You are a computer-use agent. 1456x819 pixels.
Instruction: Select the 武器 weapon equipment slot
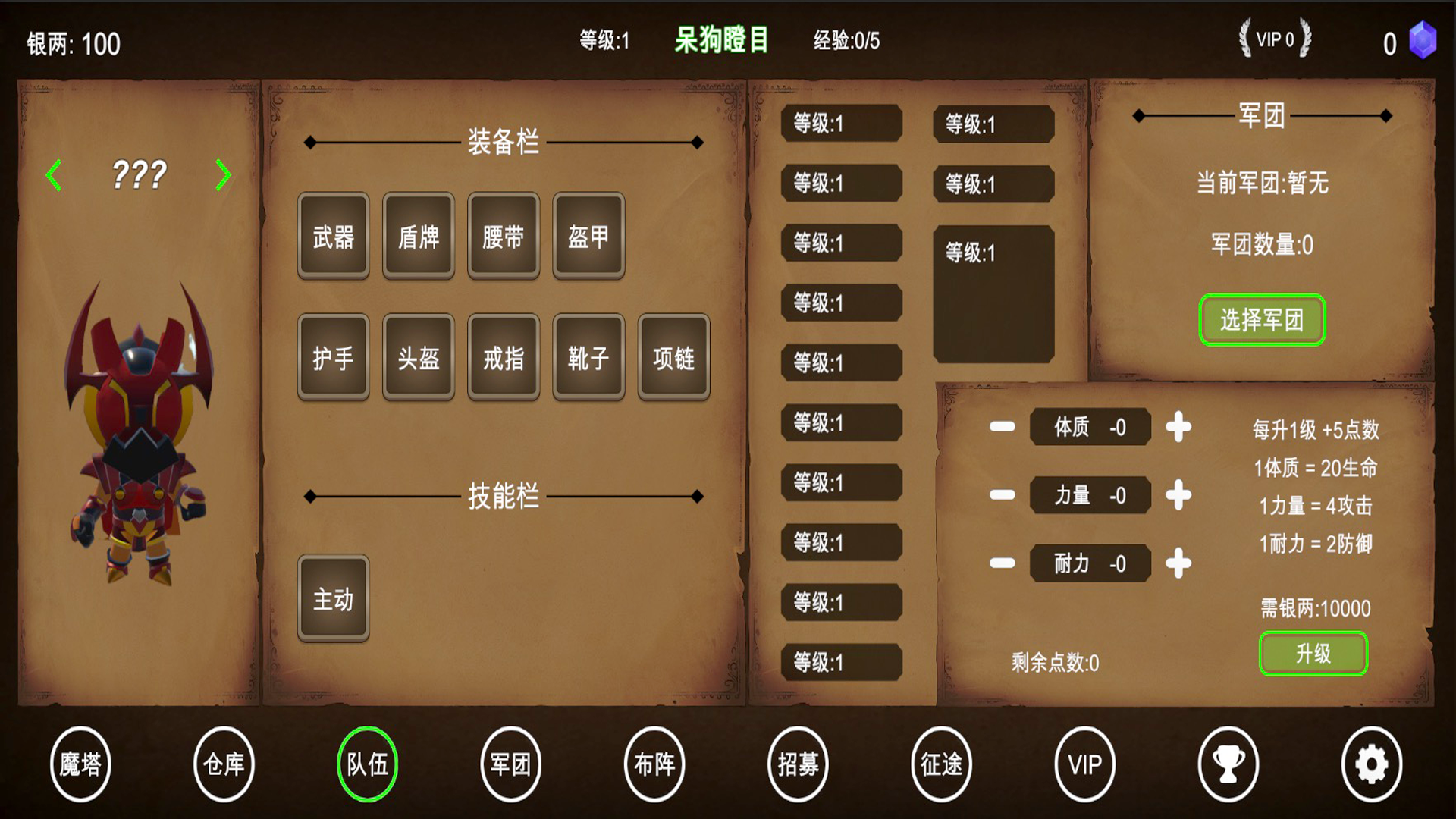[x=333, y=237]
